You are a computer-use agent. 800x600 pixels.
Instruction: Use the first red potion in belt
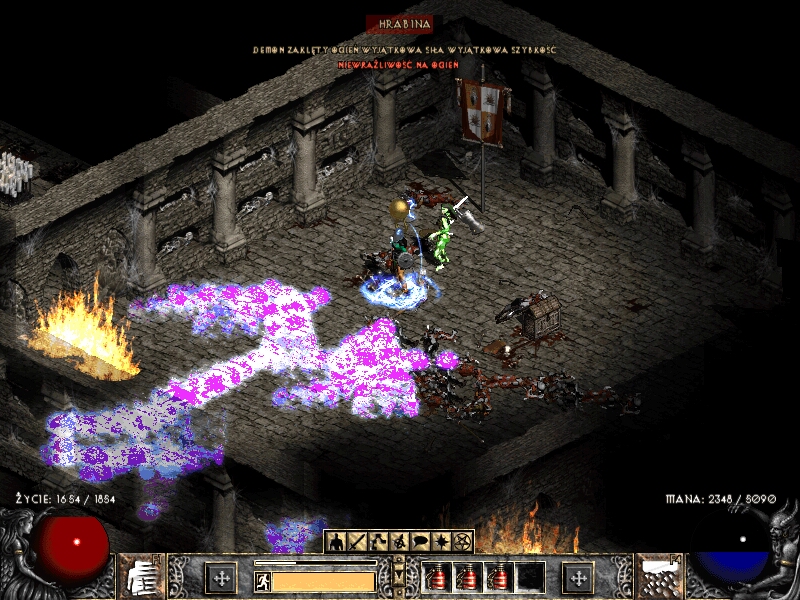[x=436, y=578]
